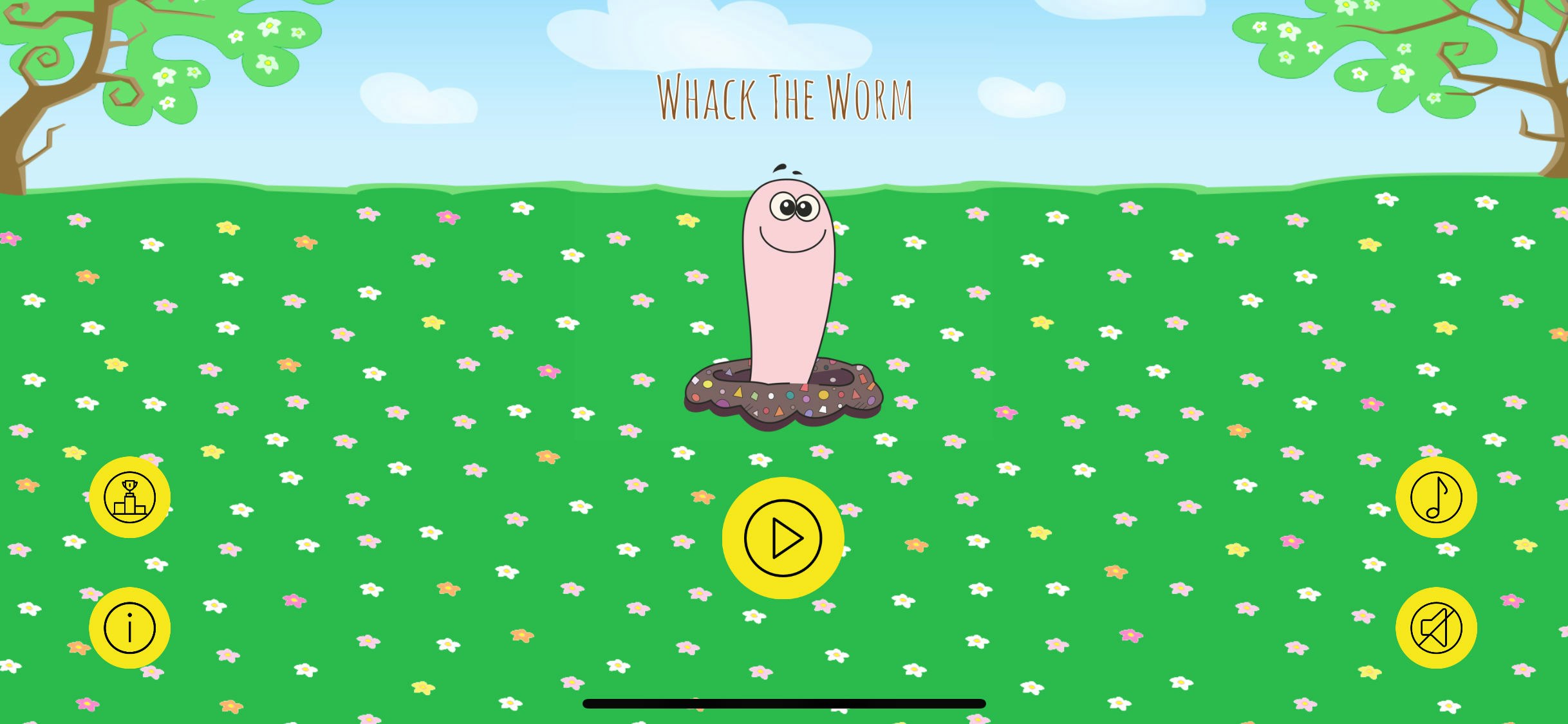Tap the Play button to start the game
1568x724 pixels.
782,539
